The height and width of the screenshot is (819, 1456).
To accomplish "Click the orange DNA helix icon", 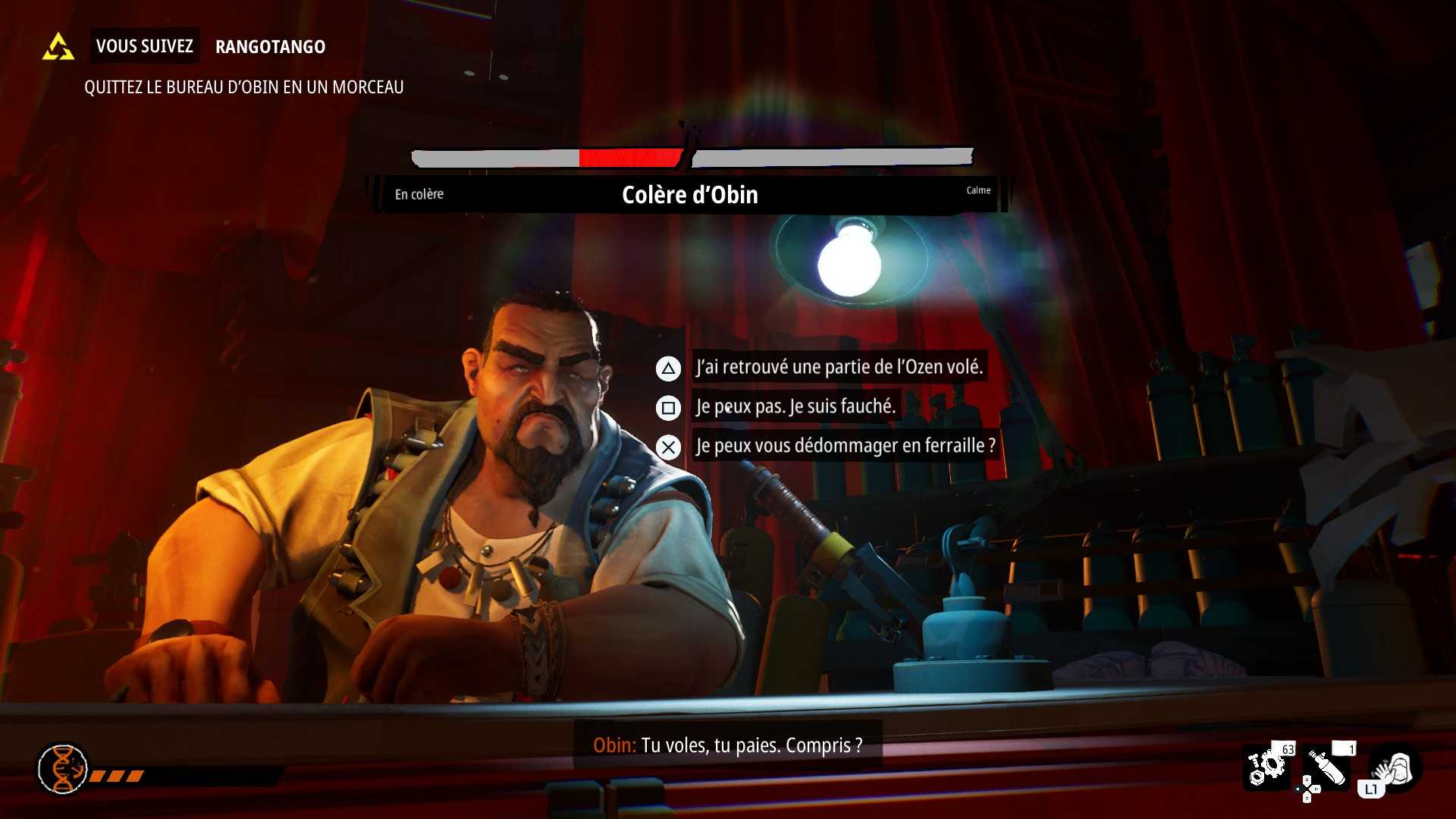I will pos(63,768).
